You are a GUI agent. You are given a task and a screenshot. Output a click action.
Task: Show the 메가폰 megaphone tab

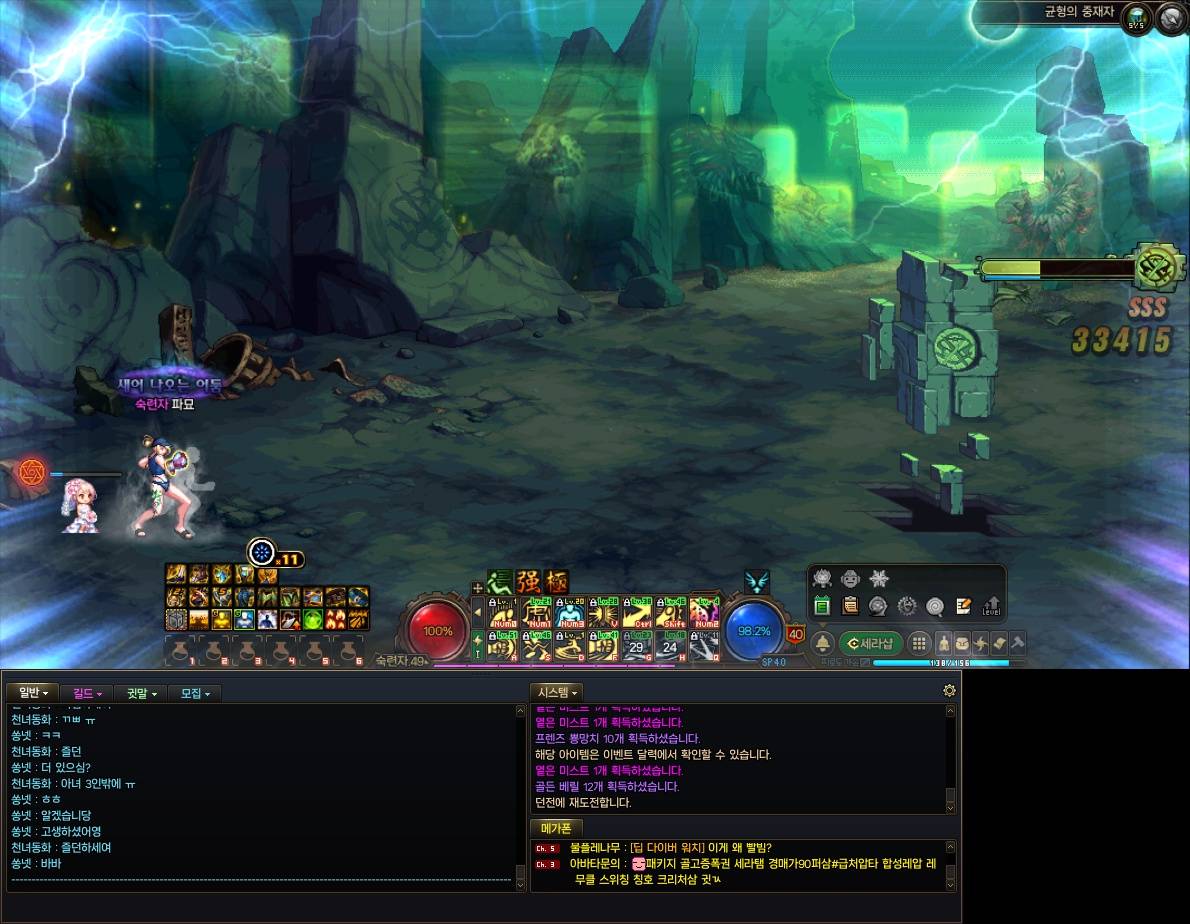coord(555,828)
